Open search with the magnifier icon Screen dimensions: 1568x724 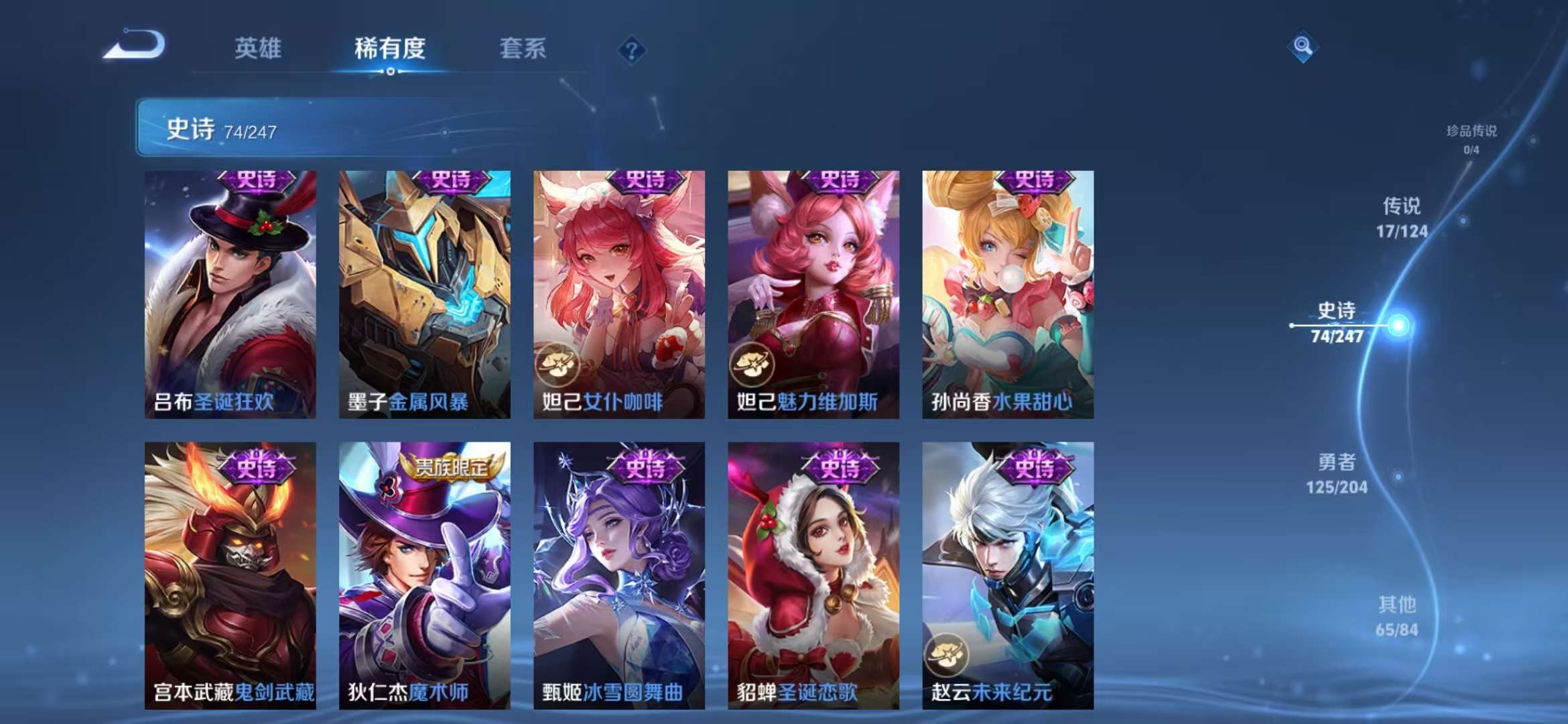point(1303,45)
